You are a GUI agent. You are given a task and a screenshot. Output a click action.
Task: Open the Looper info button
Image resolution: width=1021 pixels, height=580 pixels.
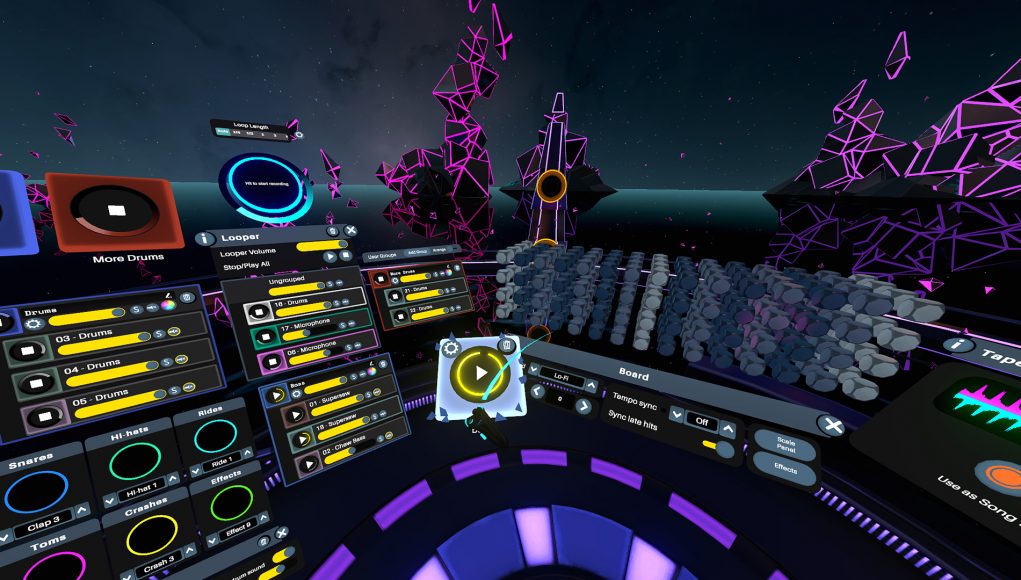click(205, 238)
